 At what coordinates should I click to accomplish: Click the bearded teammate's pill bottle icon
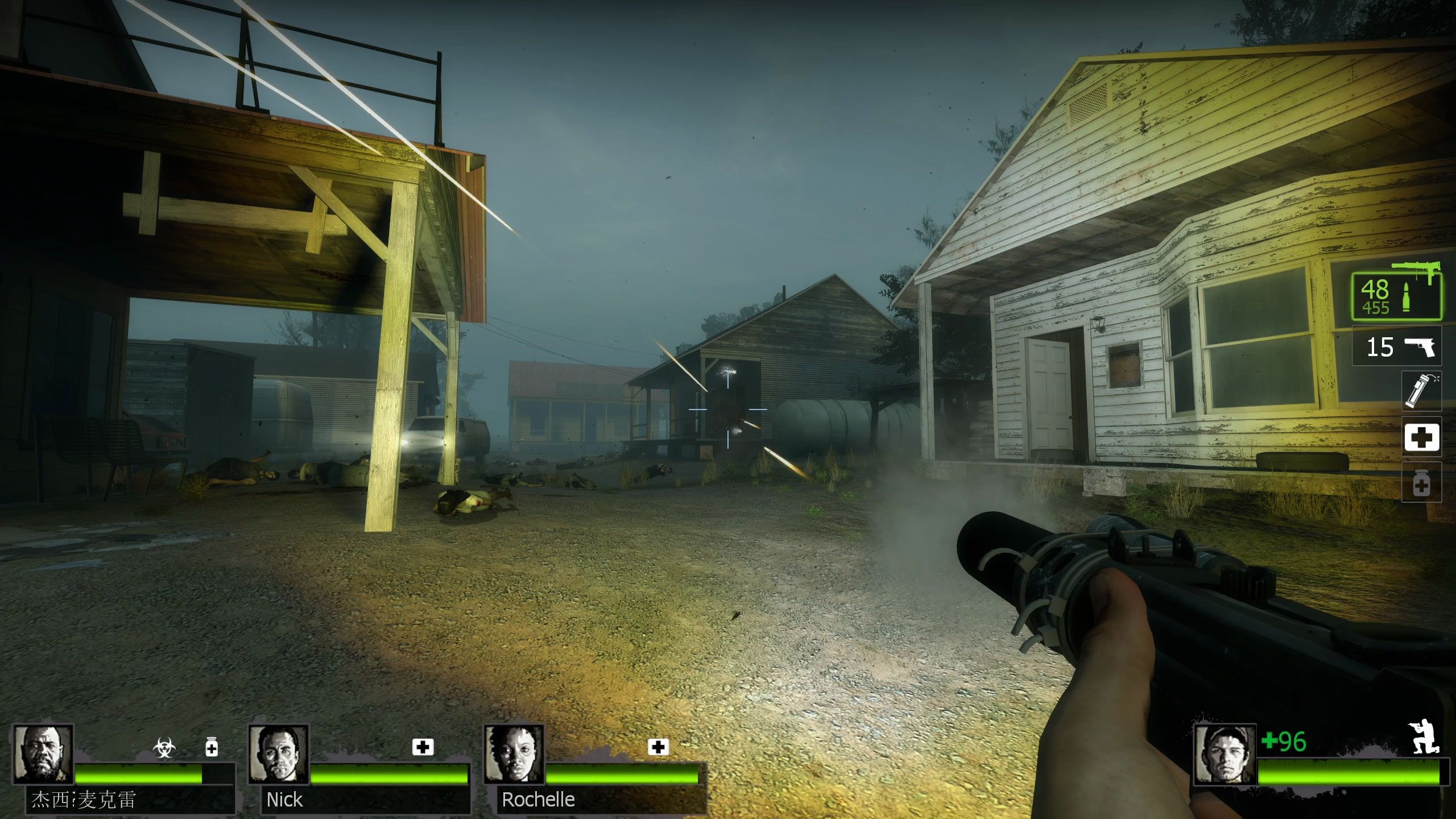tap(212, 747)
